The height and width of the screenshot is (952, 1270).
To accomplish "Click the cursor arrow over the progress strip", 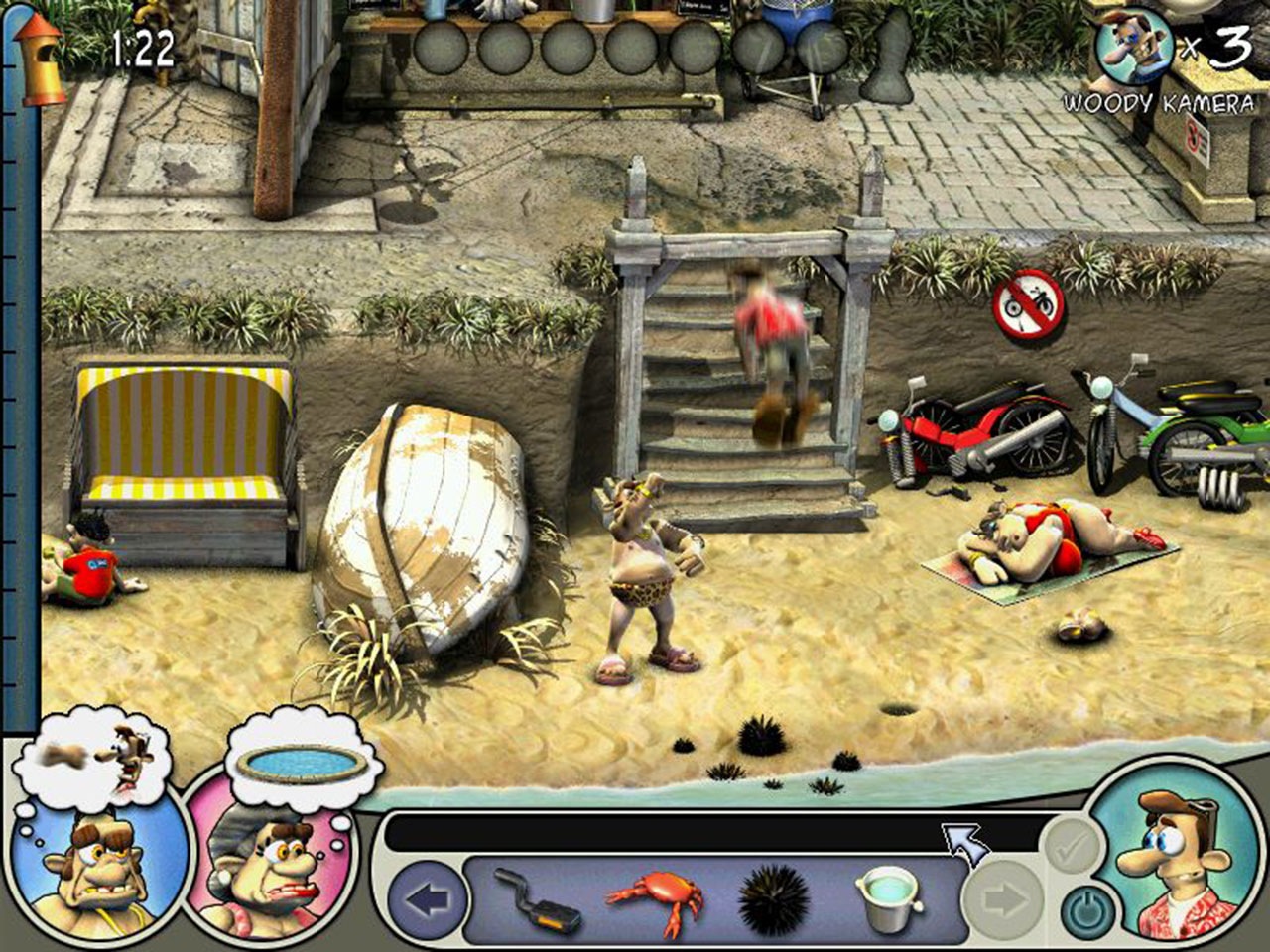I will tap(967, 842).
